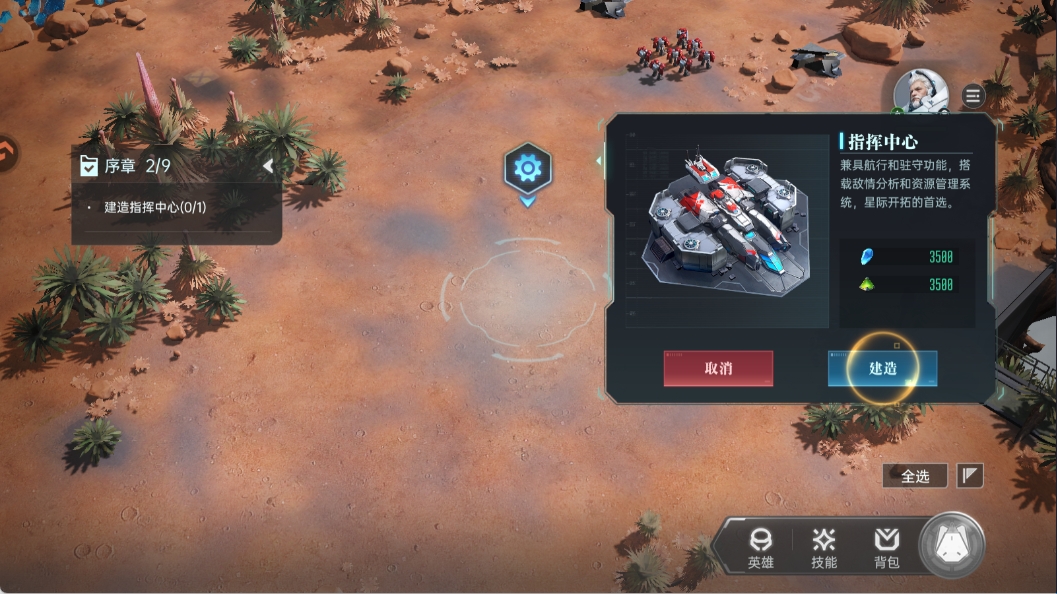Tap the large round helmet button
Screen dimensions: 1057x594
(951, 545)
